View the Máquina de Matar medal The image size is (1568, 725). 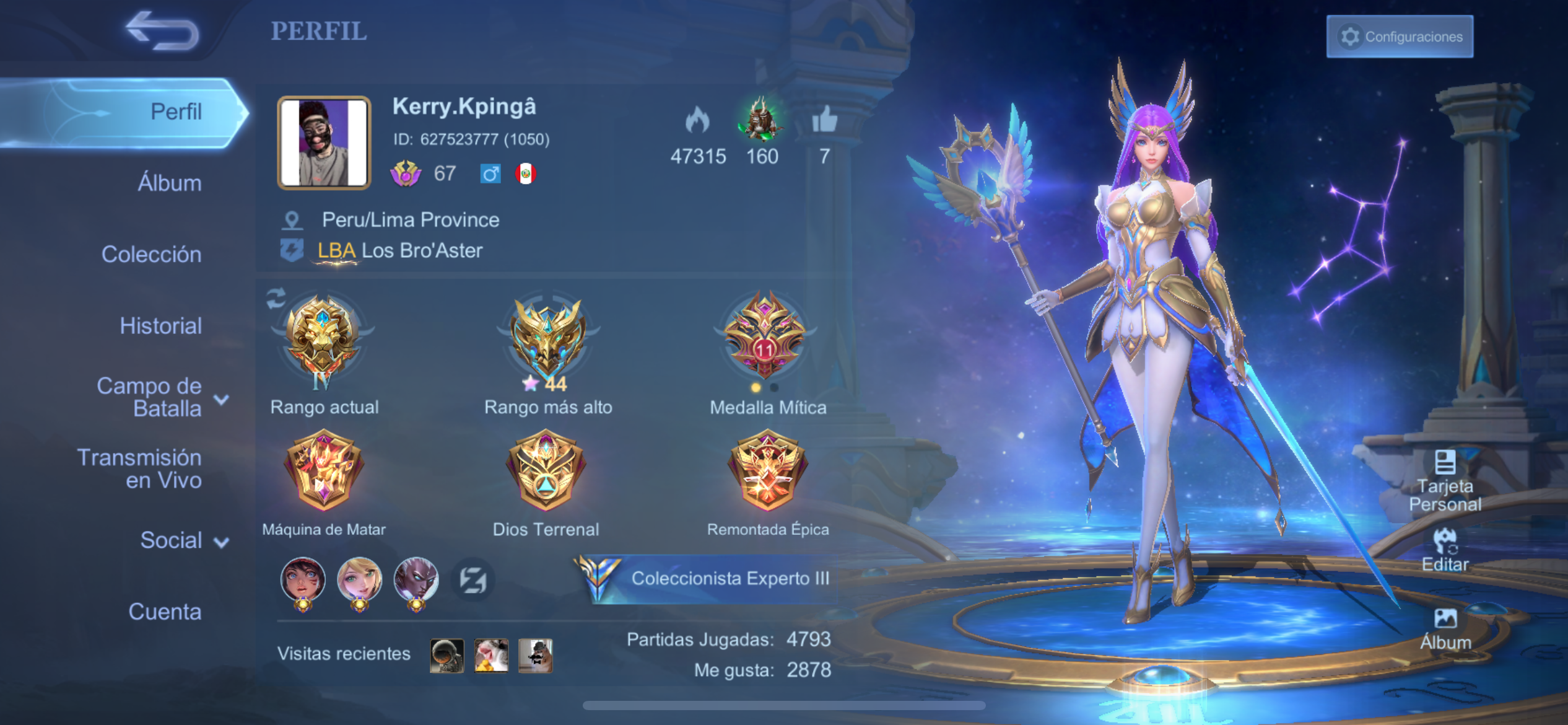tap(323, 470)
